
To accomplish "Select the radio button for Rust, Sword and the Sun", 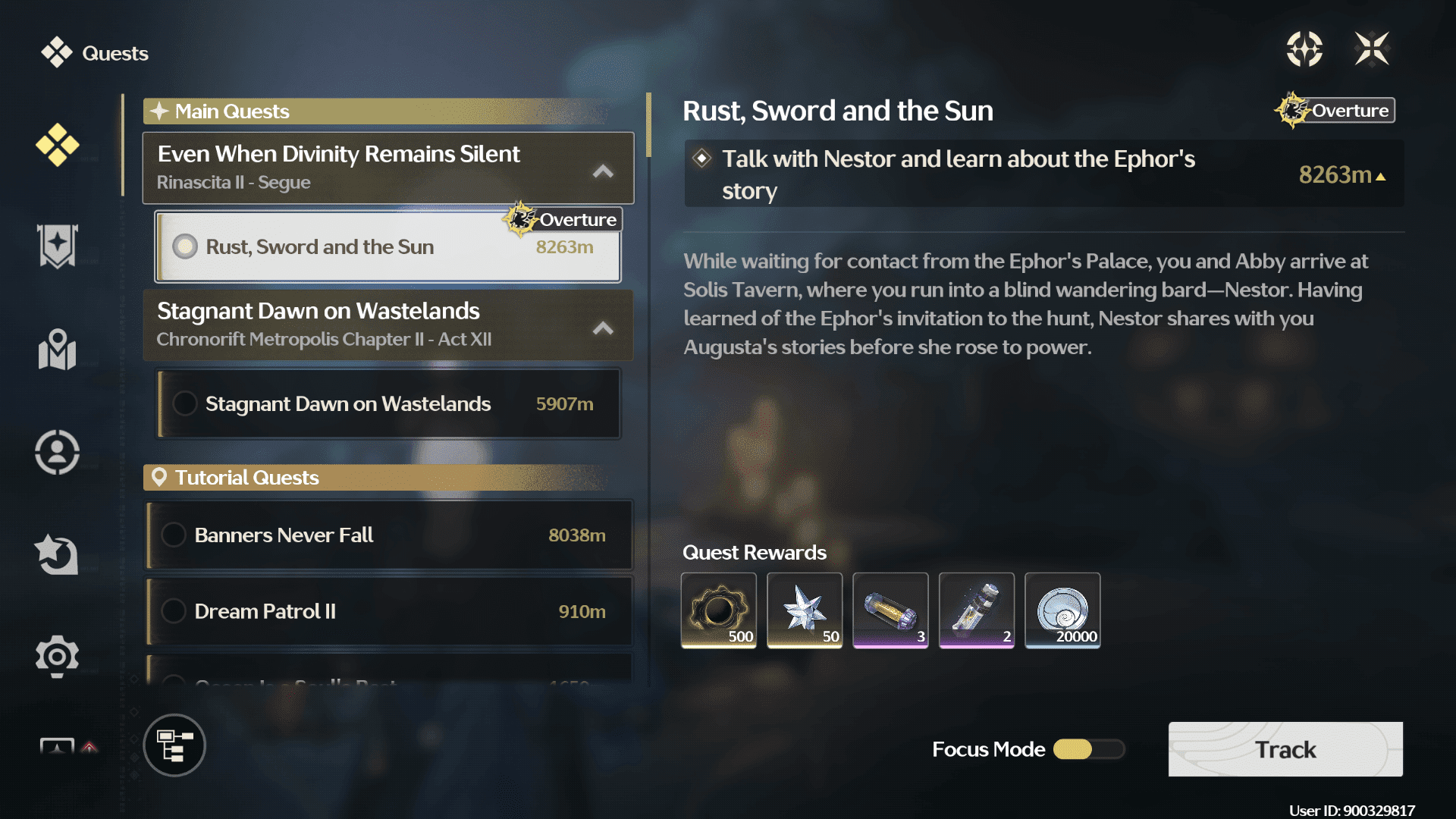I will [184, 246].
